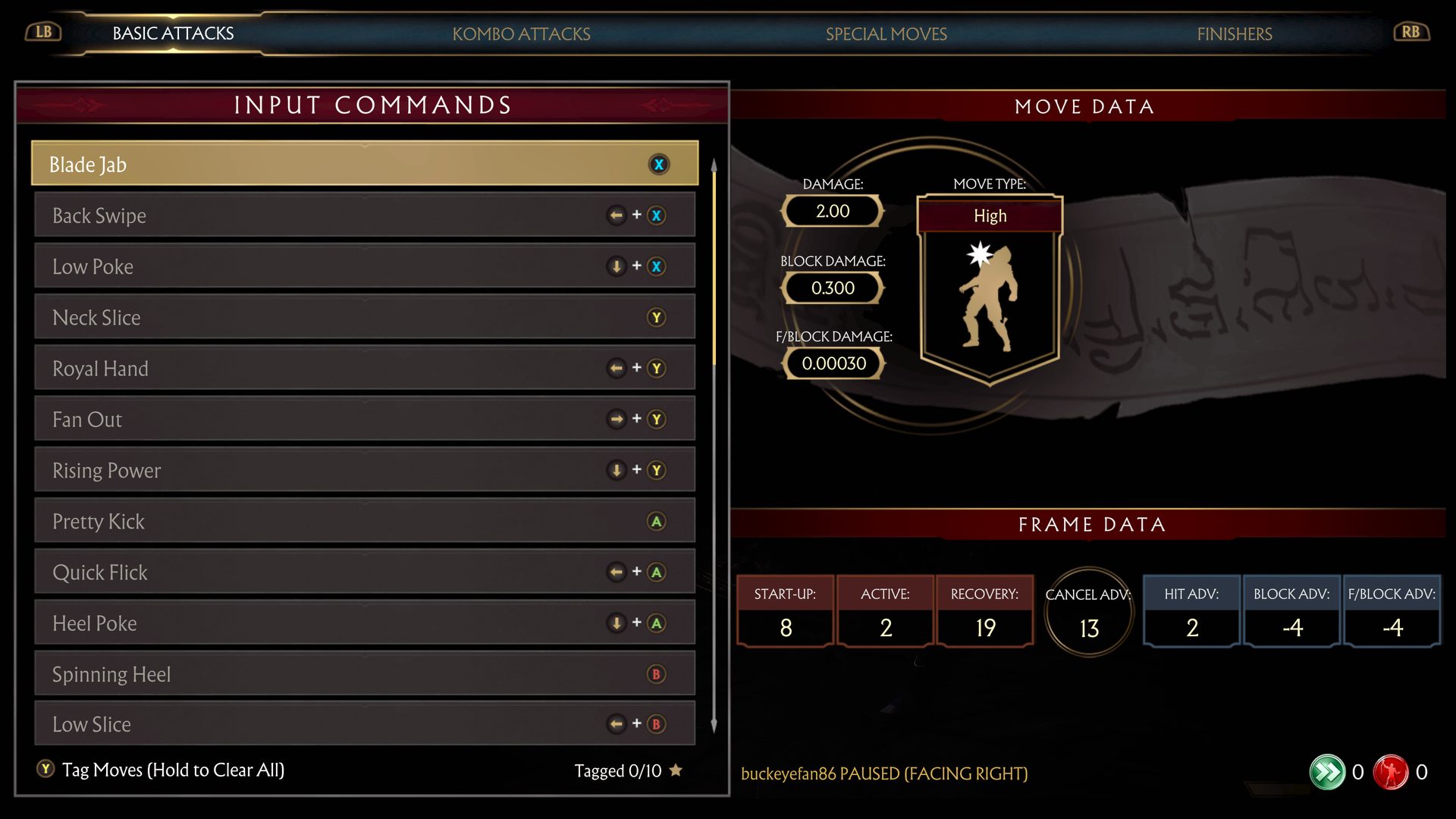Click the Quick Flick move
This screenshot has height=819, width=1456.
coord(364,572)
